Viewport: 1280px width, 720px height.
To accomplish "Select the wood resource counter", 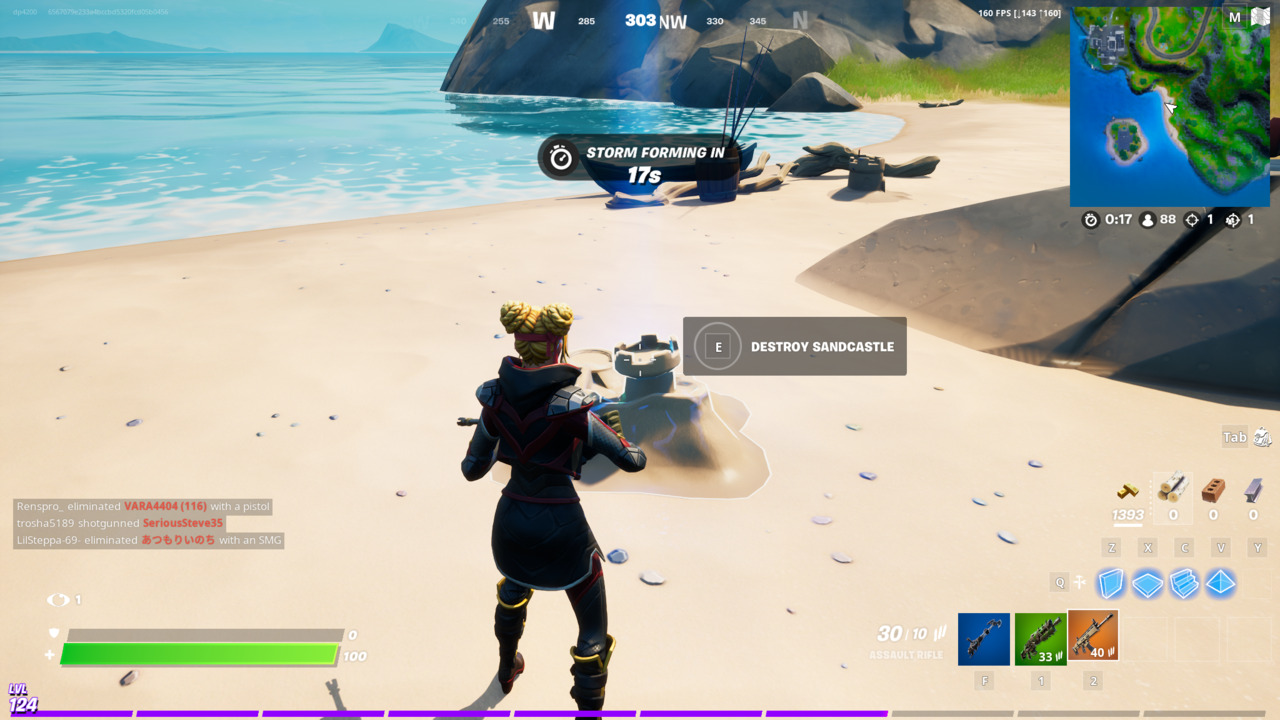I will pyautogui.click(x=1173, y=495).
